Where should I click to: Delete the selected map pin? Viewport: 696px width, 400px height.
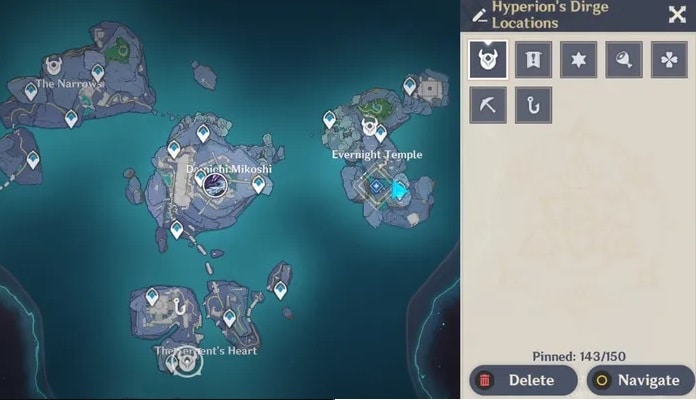click(523, 380)
